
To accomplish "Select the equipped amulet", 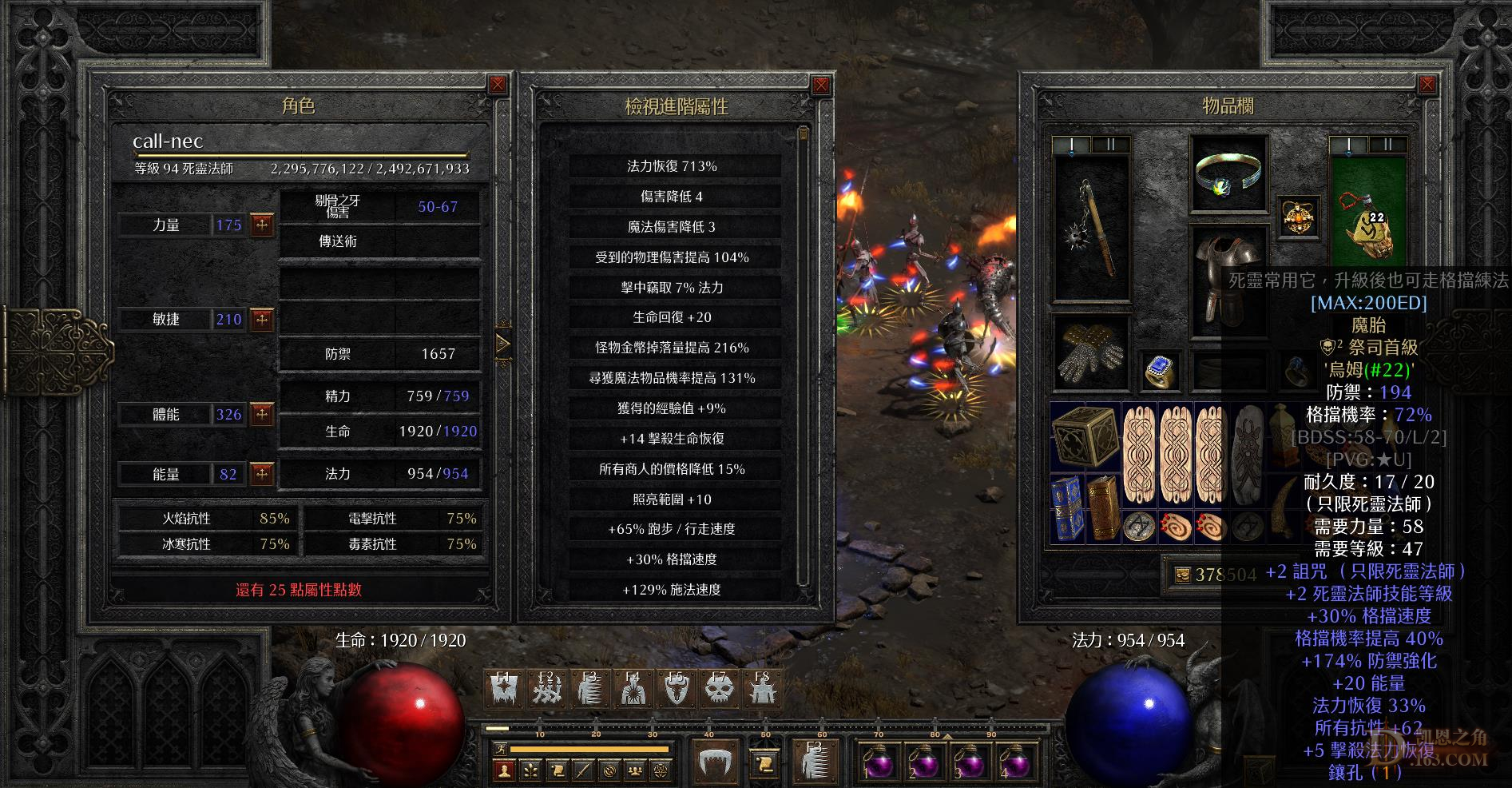I will 1297,216.
